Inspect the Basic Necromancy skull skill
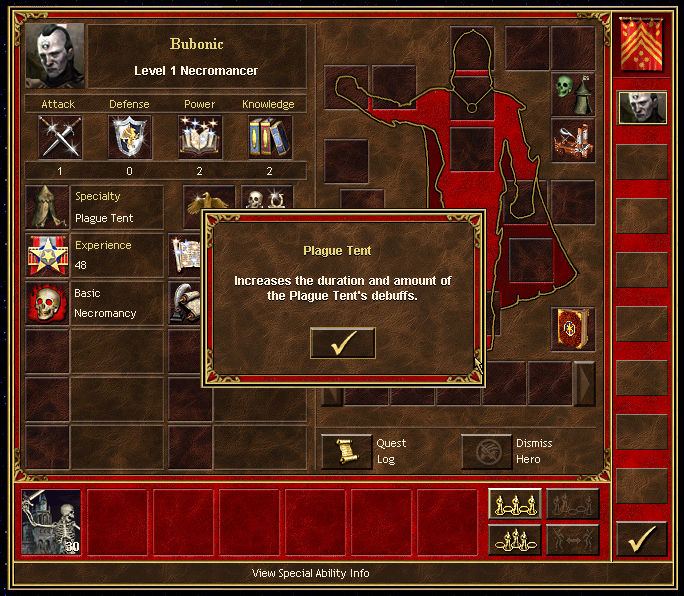Image resolution: width=684 pixels, height=596 pixels. [47, 303]
